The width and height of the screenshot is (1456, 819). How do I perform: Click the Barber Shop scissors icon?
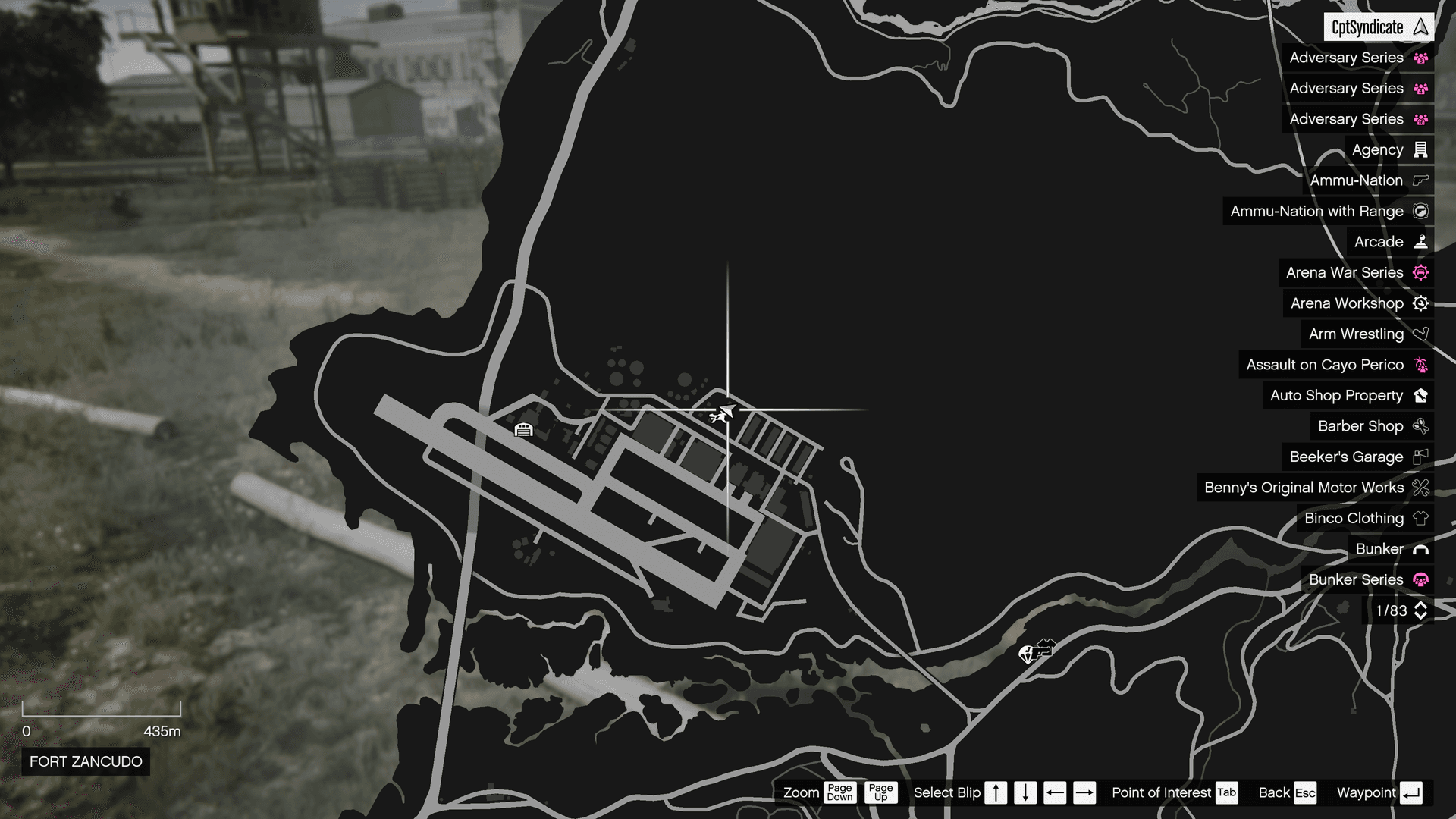pyautogui.click(x=1419, y=426)
